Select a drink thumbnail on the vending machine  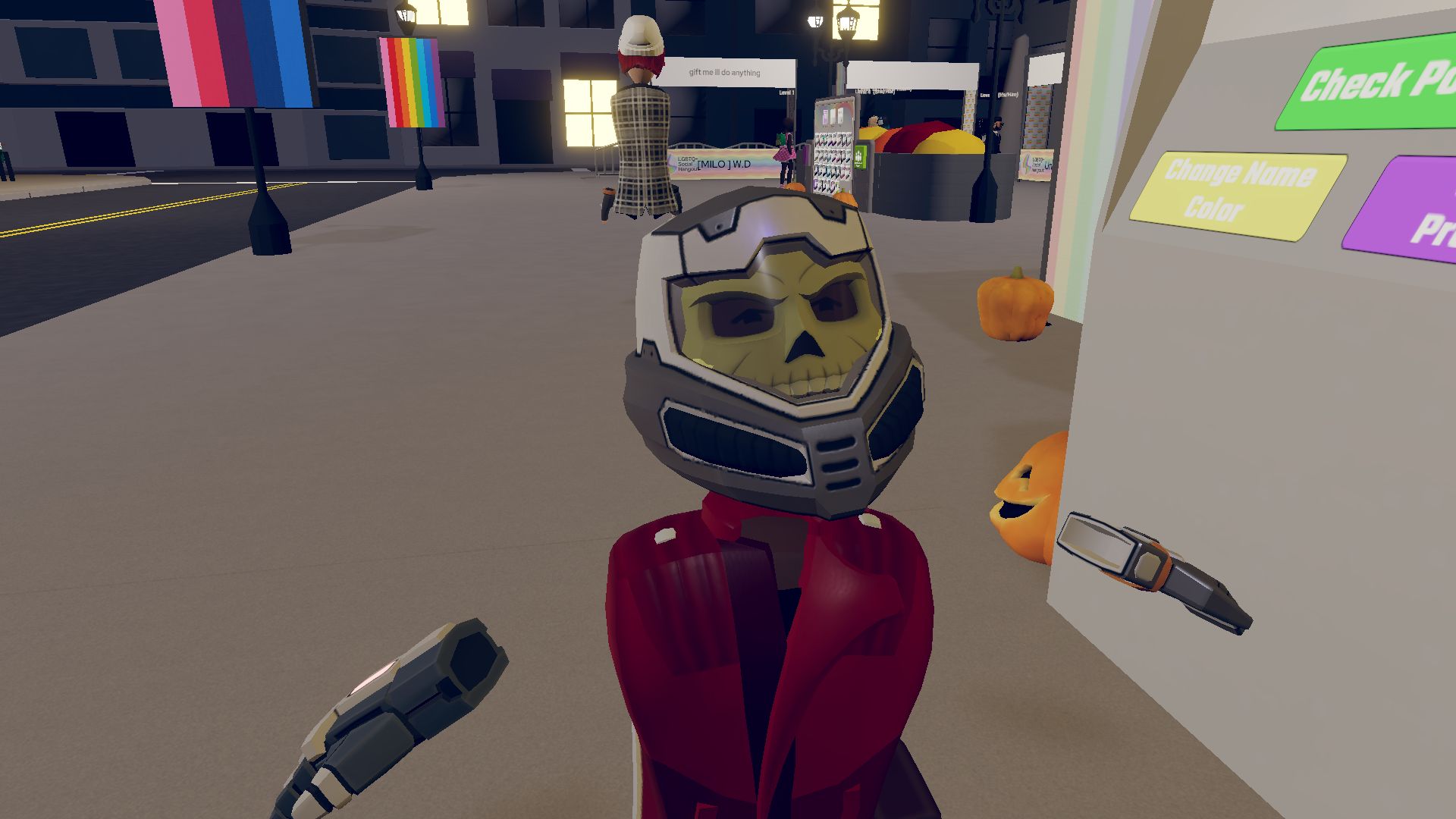tap(830, 140)
